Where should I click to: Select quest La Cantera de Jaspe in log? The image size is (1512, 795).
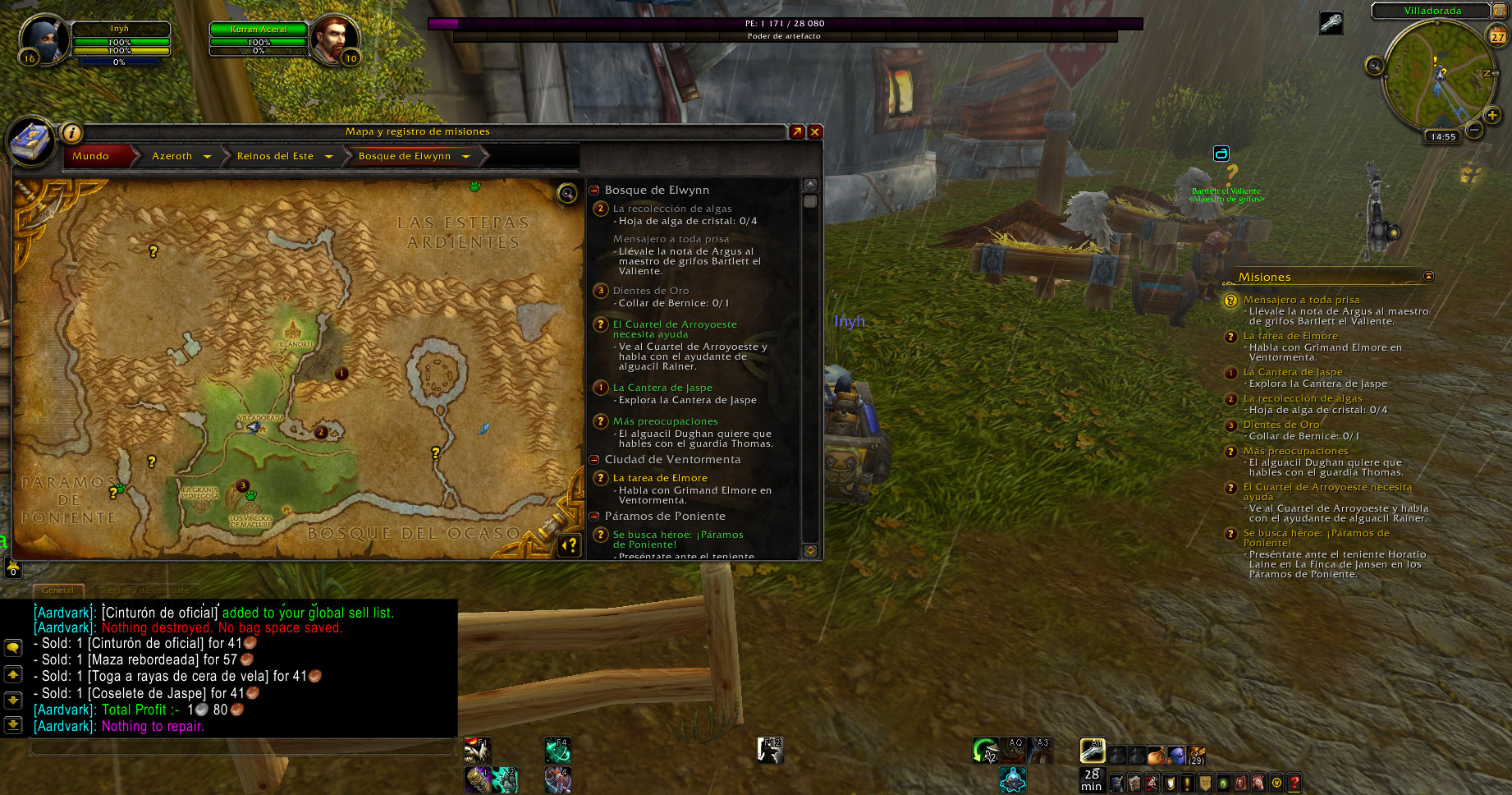pyautogui.click(x=662, y=388)
